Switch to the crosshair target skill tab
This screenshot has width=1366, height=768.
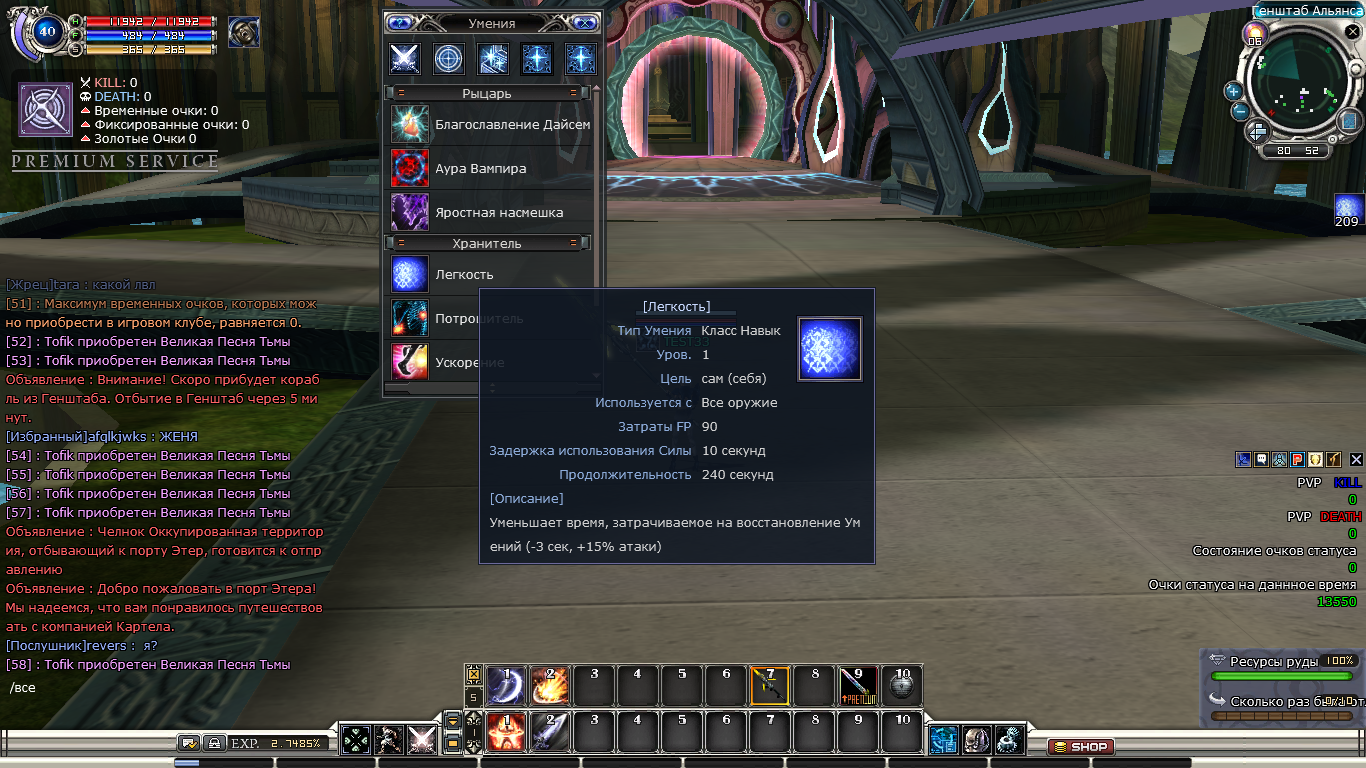(x=449, y=58)
